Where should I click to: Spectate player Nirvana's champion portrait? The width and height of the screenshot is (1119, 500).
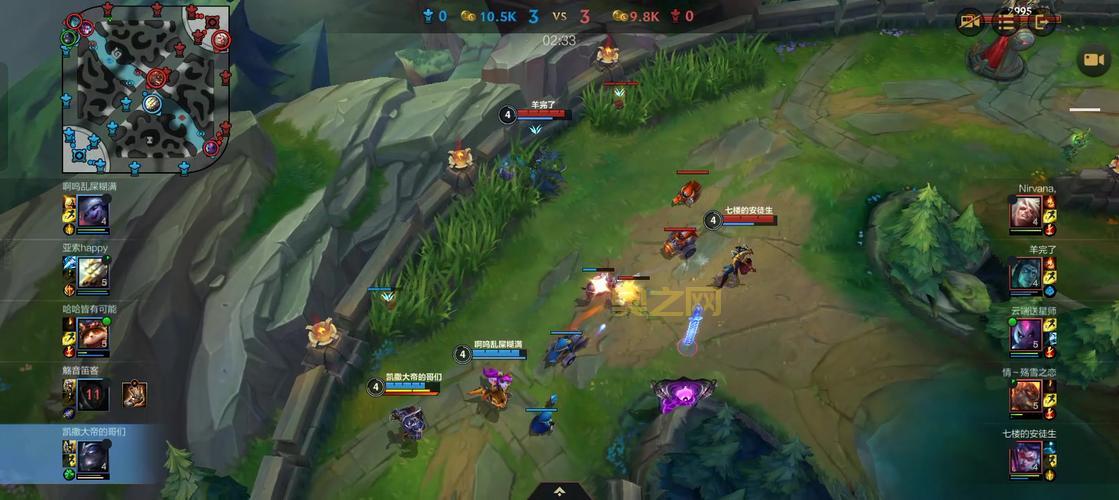pyautogui.click(x=1025, y=212)
